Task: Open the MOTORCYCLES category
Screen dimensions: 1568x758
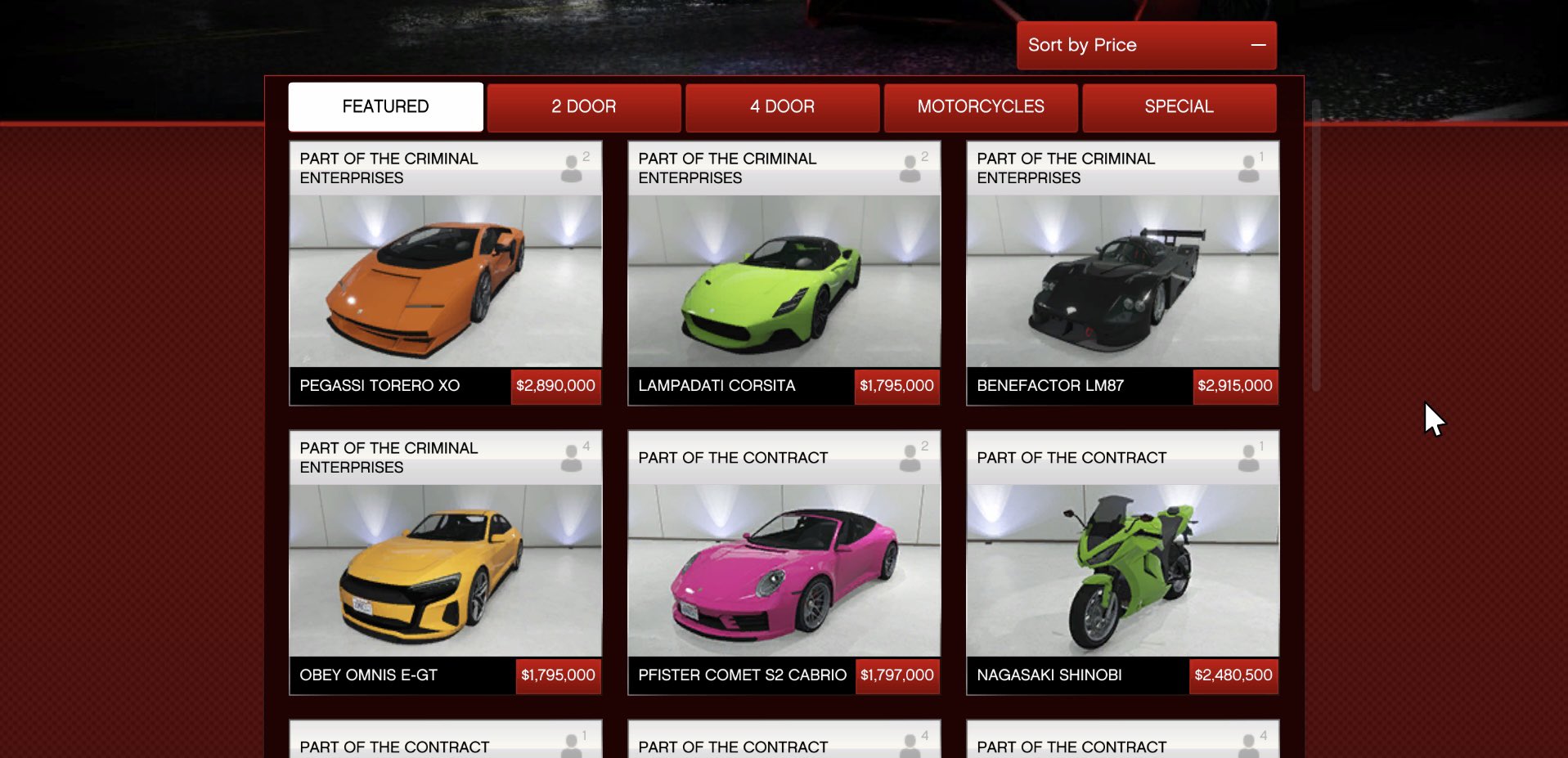Action: [980, 107]
